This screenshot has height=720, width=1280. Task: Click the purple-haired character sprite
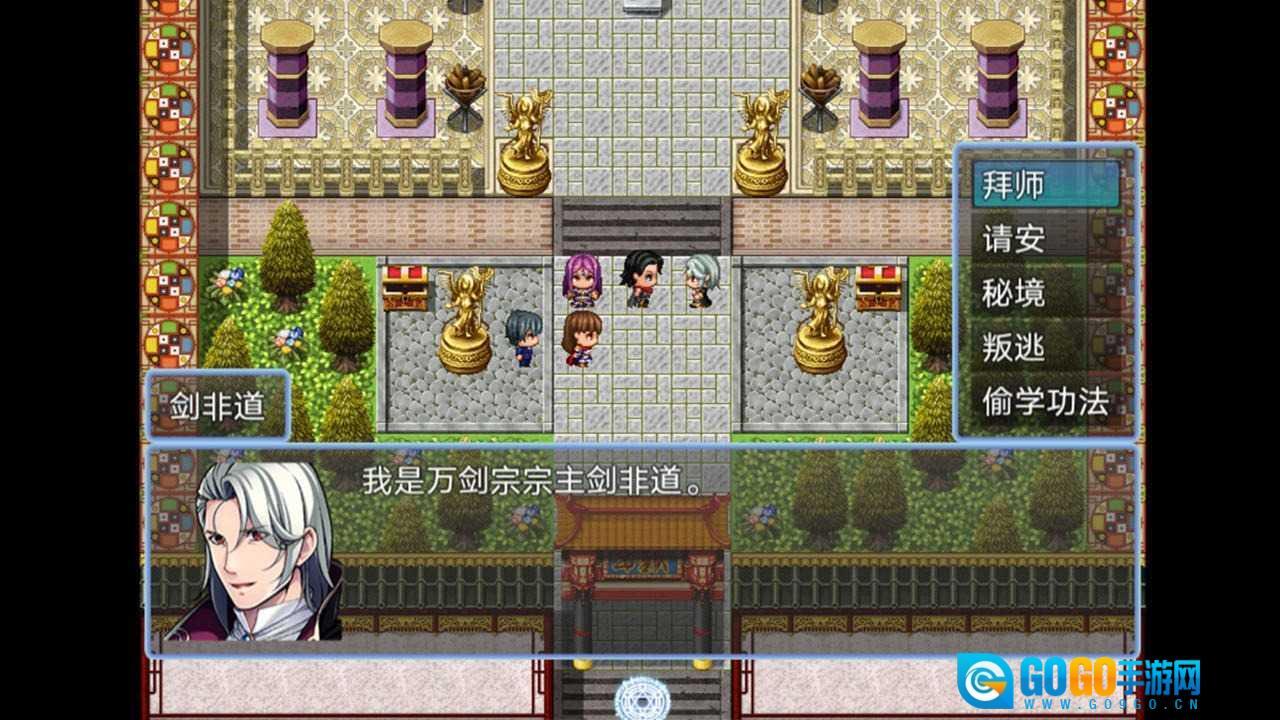[x=584, y=280]
